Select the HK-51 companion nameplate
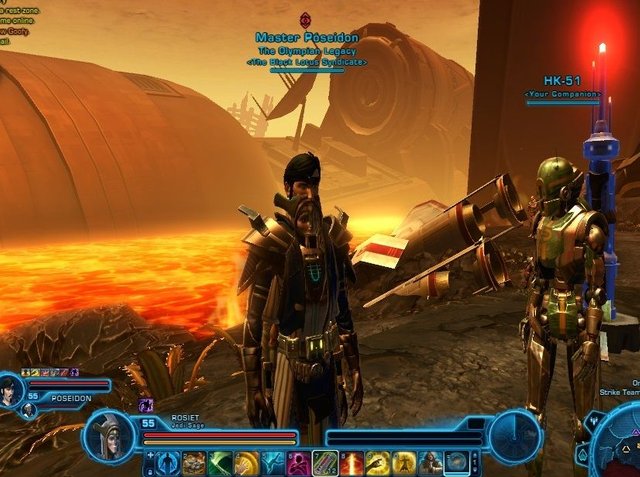Image resolution: width=640 pixels, height=477 pixels. [563, 87]
